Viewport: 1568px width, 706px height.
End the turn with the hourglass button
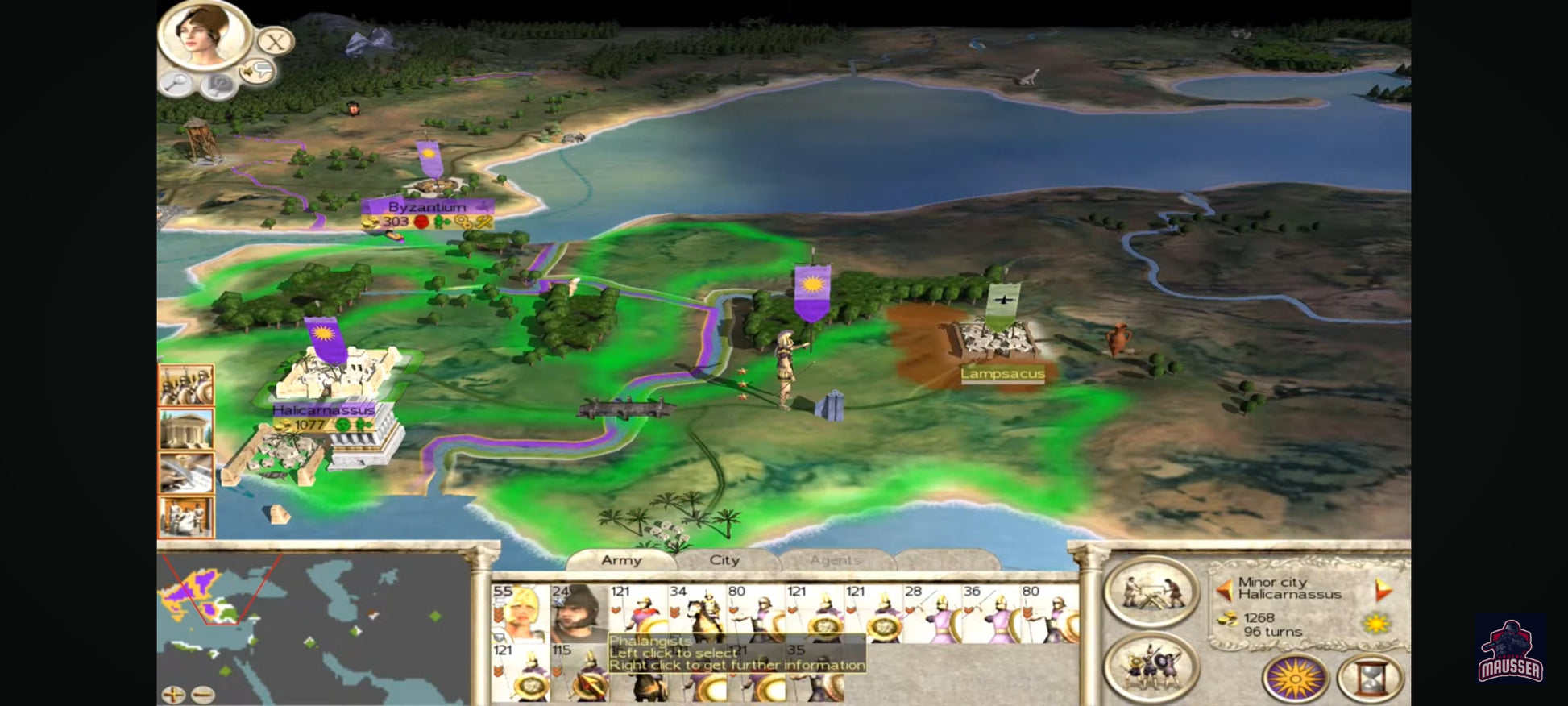1370,678
